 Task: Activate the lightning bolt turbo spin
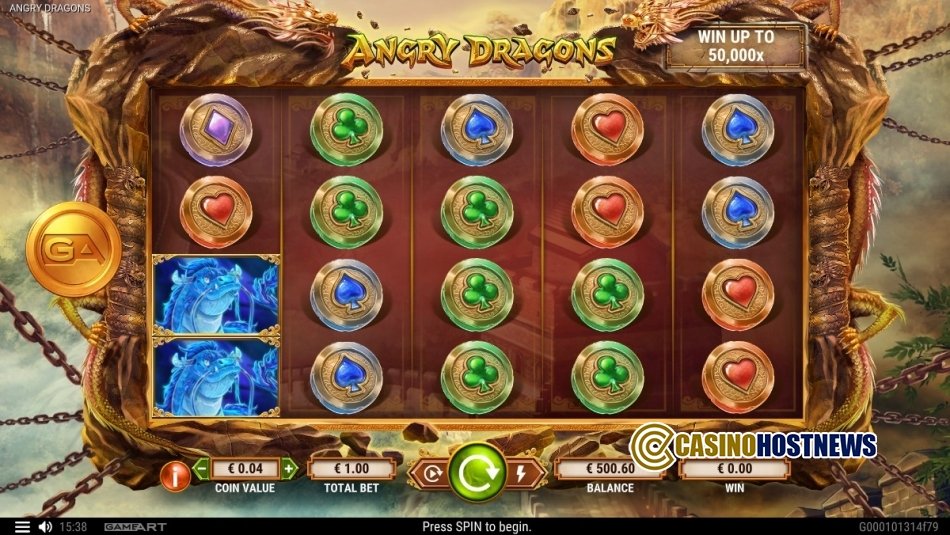pyautogui.click(x=520, y=474)
